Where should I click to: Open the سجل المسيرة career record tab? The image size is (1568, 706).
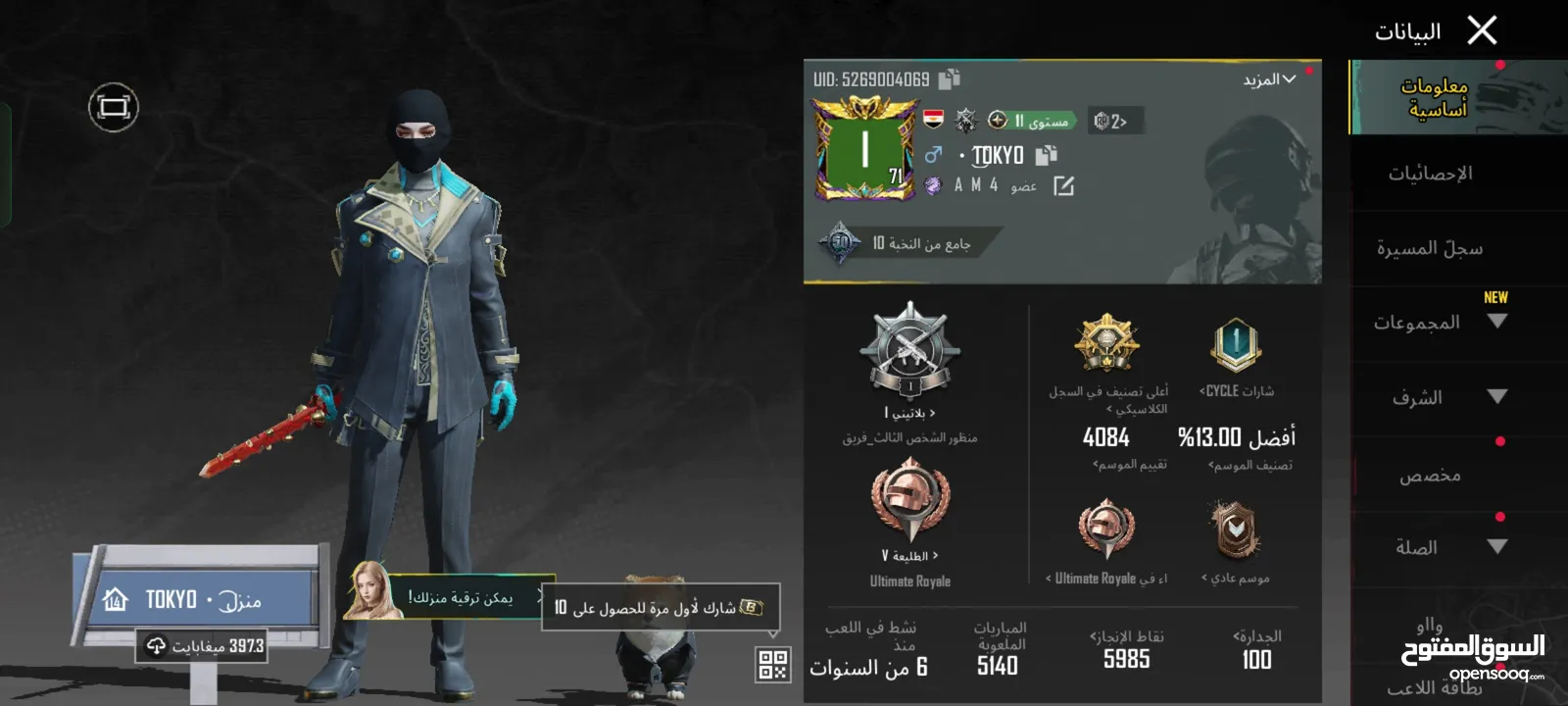tap(1430, 248)
